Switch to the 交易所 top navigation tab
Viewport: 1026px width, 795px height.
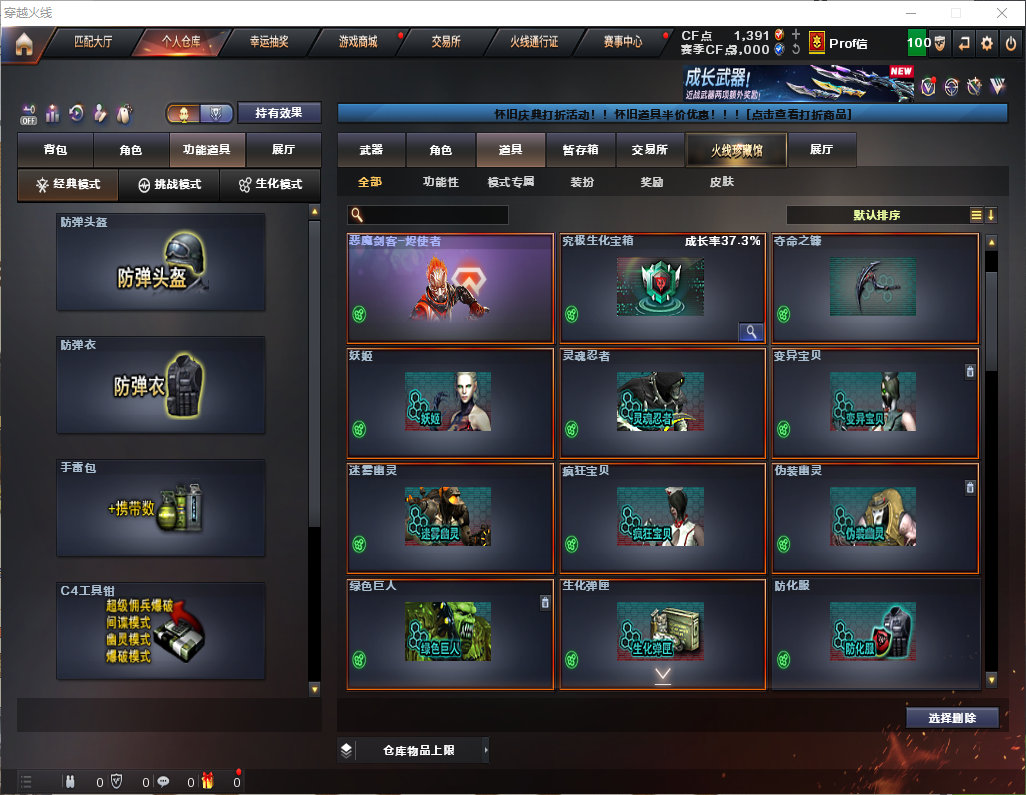coord(446,42)
